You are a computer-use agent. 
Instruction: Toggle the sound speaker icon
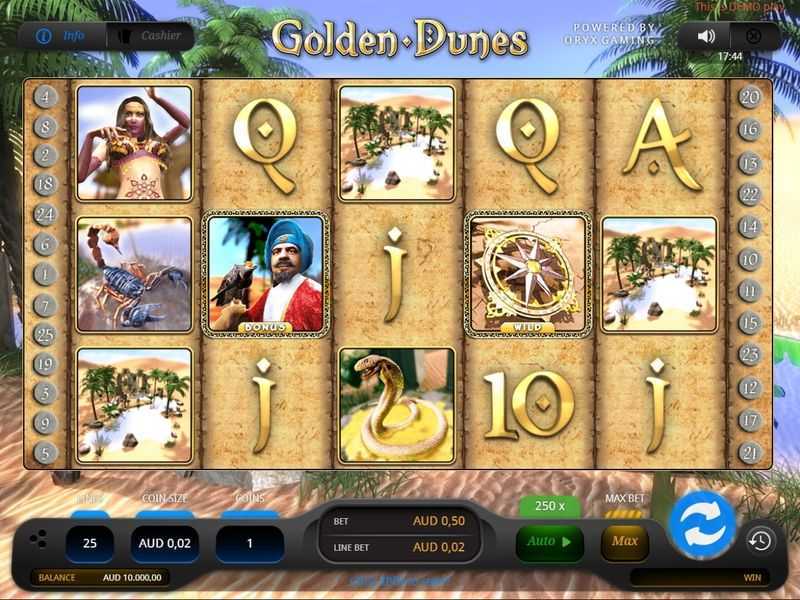(706, 36)
